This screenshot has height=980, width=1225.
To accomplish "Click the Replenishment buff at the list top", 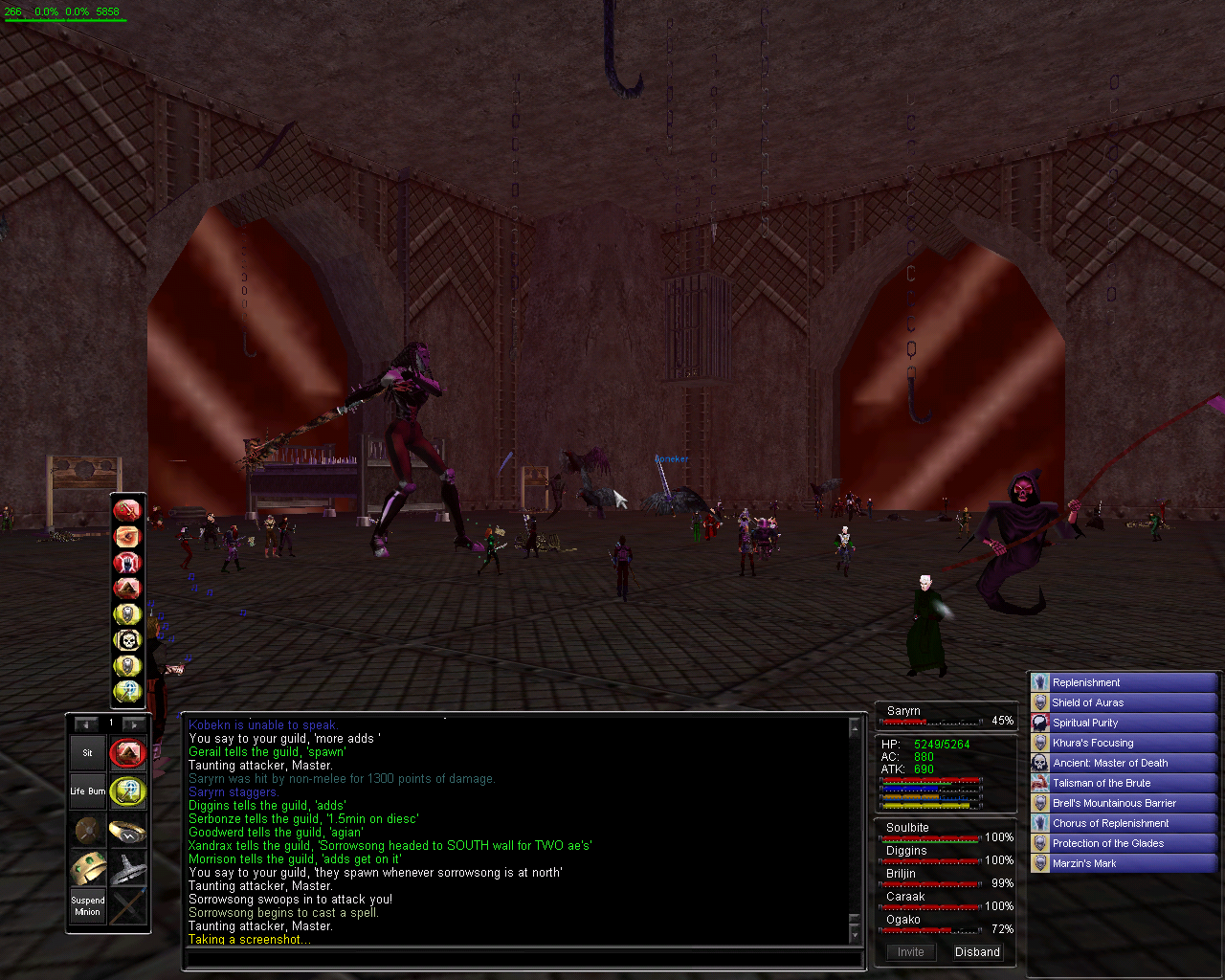I will coord(1086,682).
